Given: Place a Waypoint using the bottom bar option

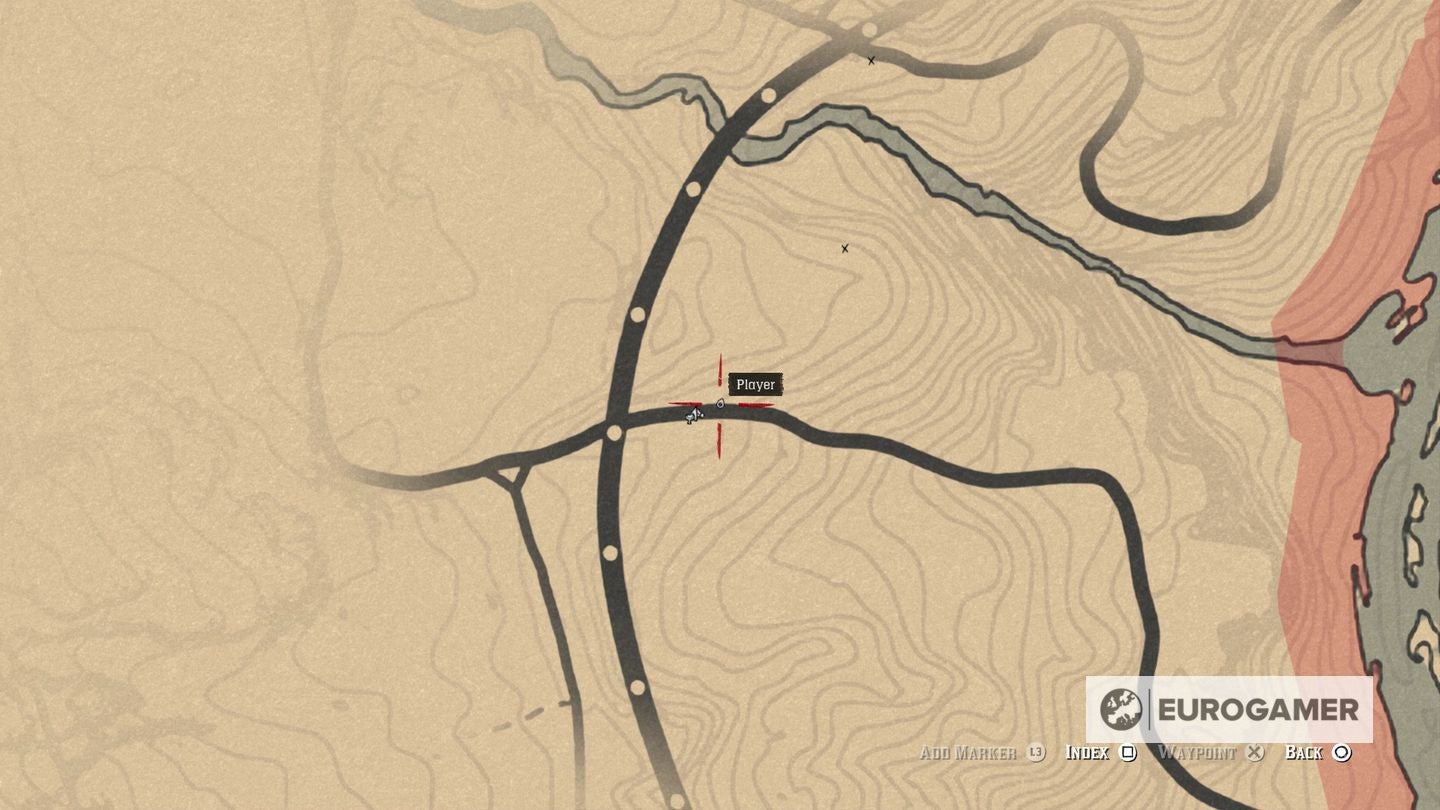Looking at the screenshot, I should (x=1197, y=752).
